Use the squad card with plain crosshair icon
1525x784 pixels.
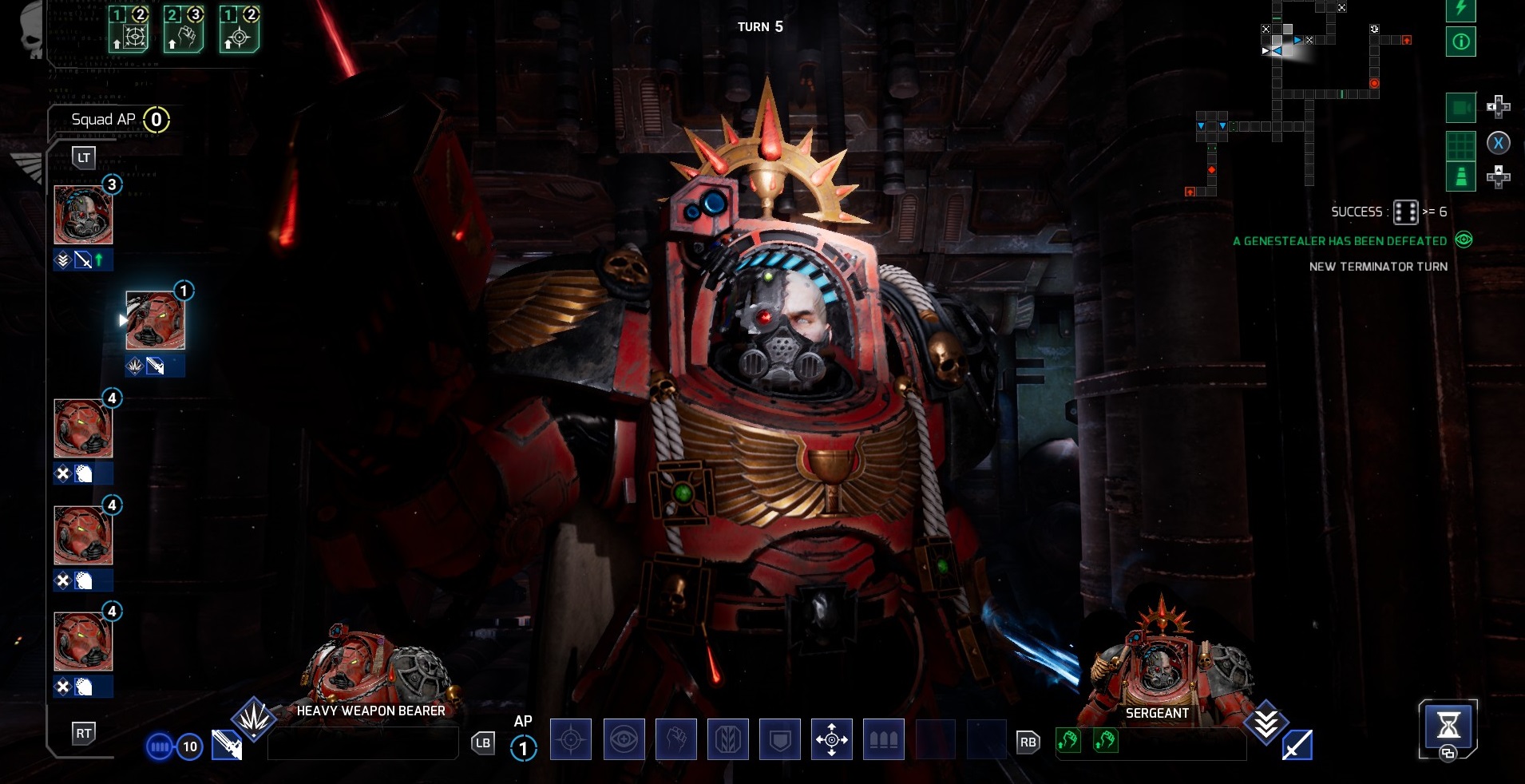click(x=240, y=30)
